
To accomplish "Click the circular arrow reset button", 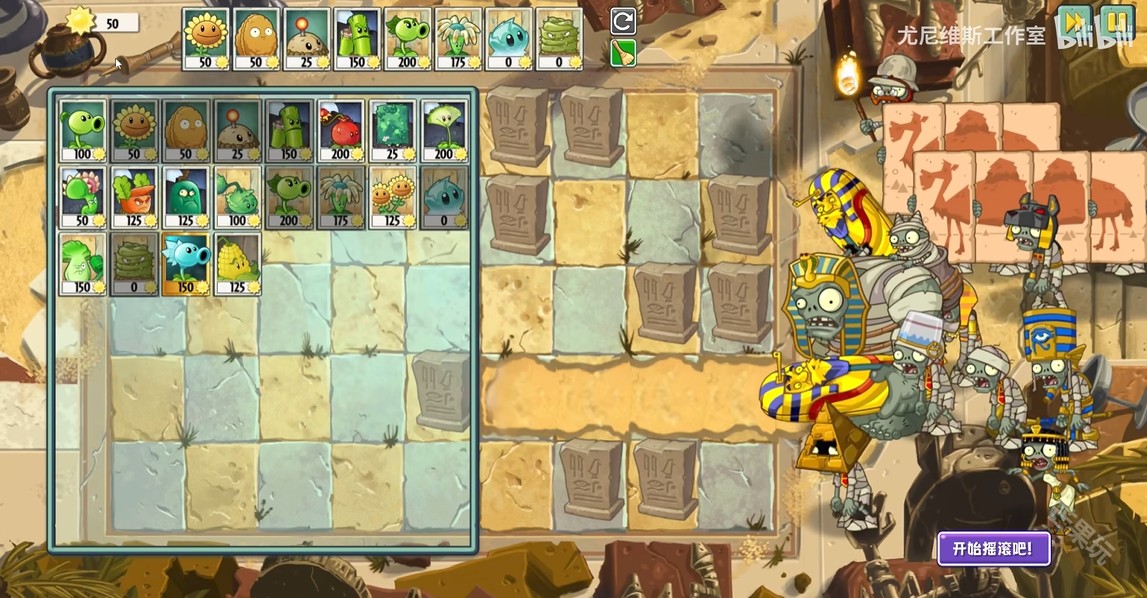I will tap(622, 22).
